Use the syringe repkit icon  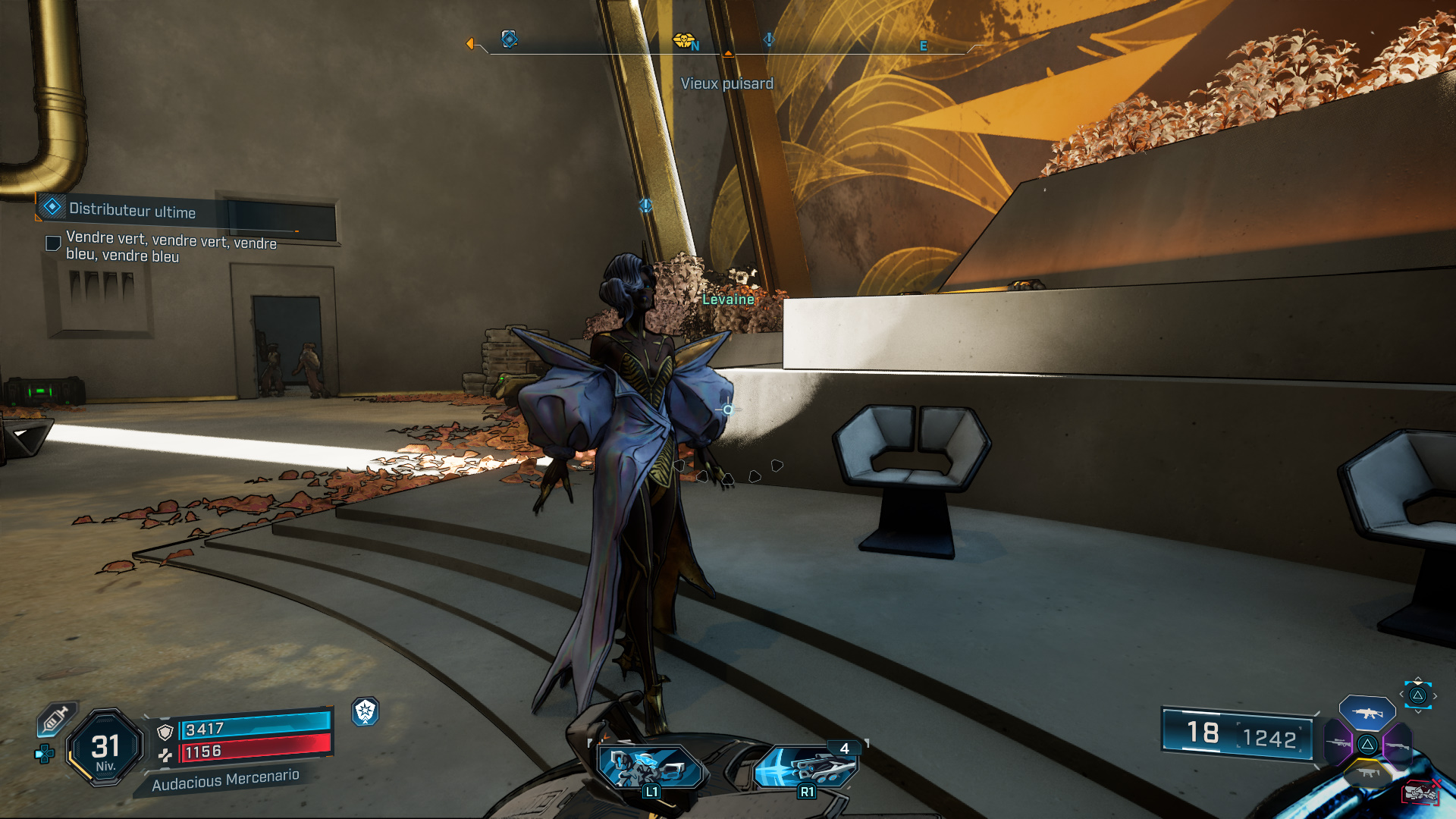click(56, 718)
